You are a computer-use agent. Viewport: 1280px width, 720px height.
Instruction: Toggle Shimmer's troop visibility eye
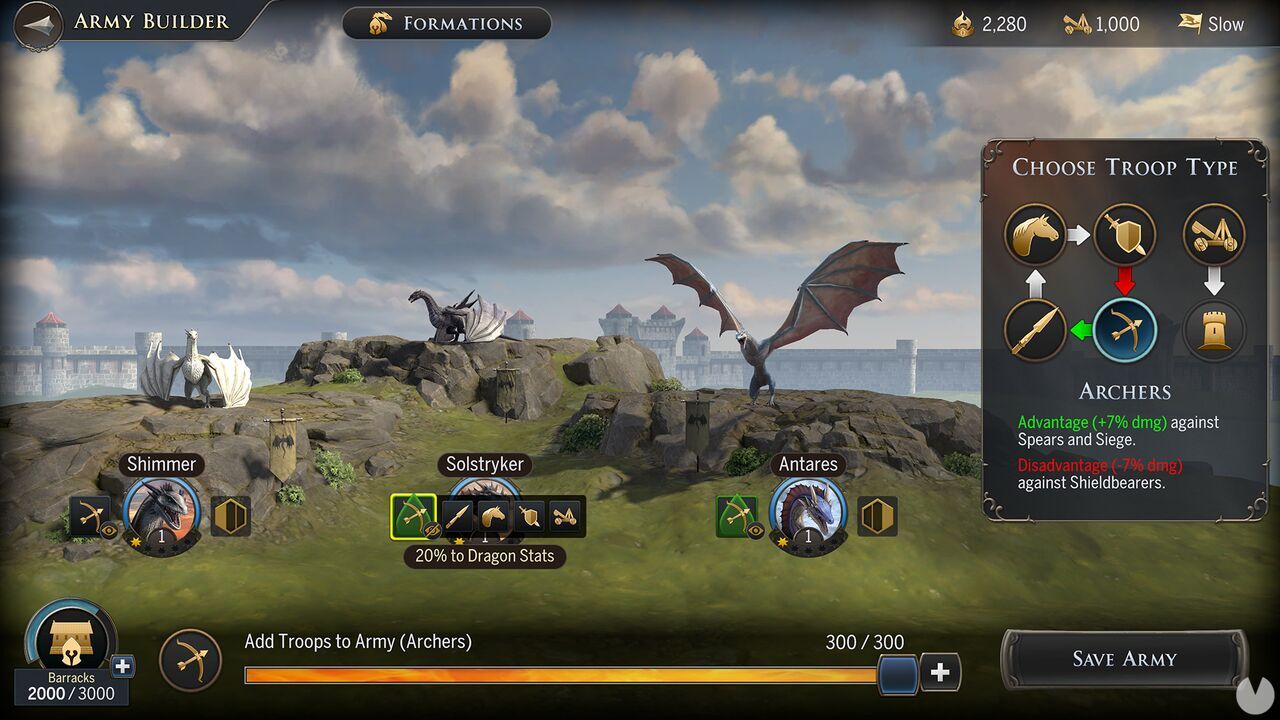[110, 531]
